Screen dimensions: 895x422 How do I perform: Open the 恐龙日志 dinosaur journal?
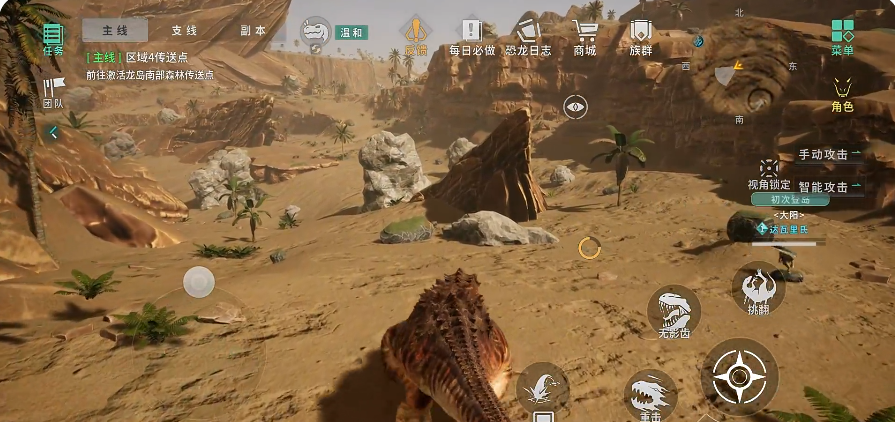[527, 36]
